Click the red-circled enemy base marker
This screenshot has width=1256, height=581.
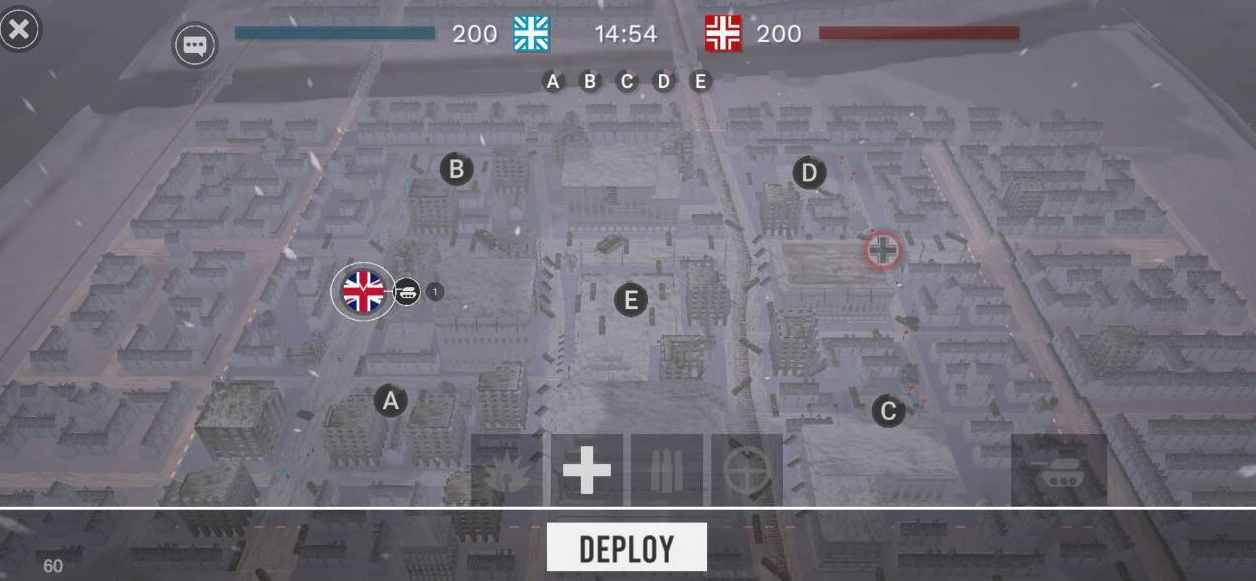882,250
